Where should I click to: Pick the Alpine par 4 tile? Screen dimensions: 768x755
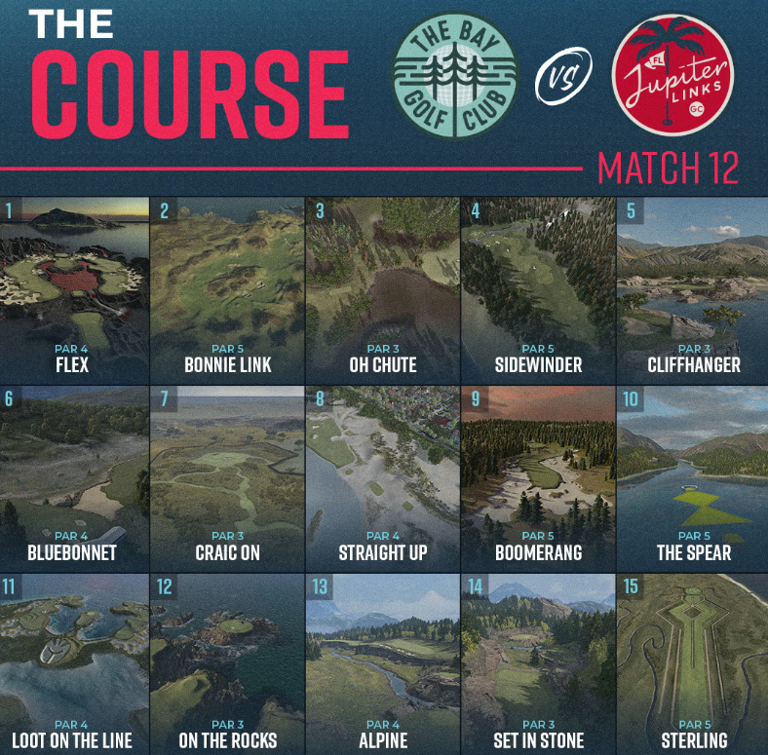[x=383, y=664]
